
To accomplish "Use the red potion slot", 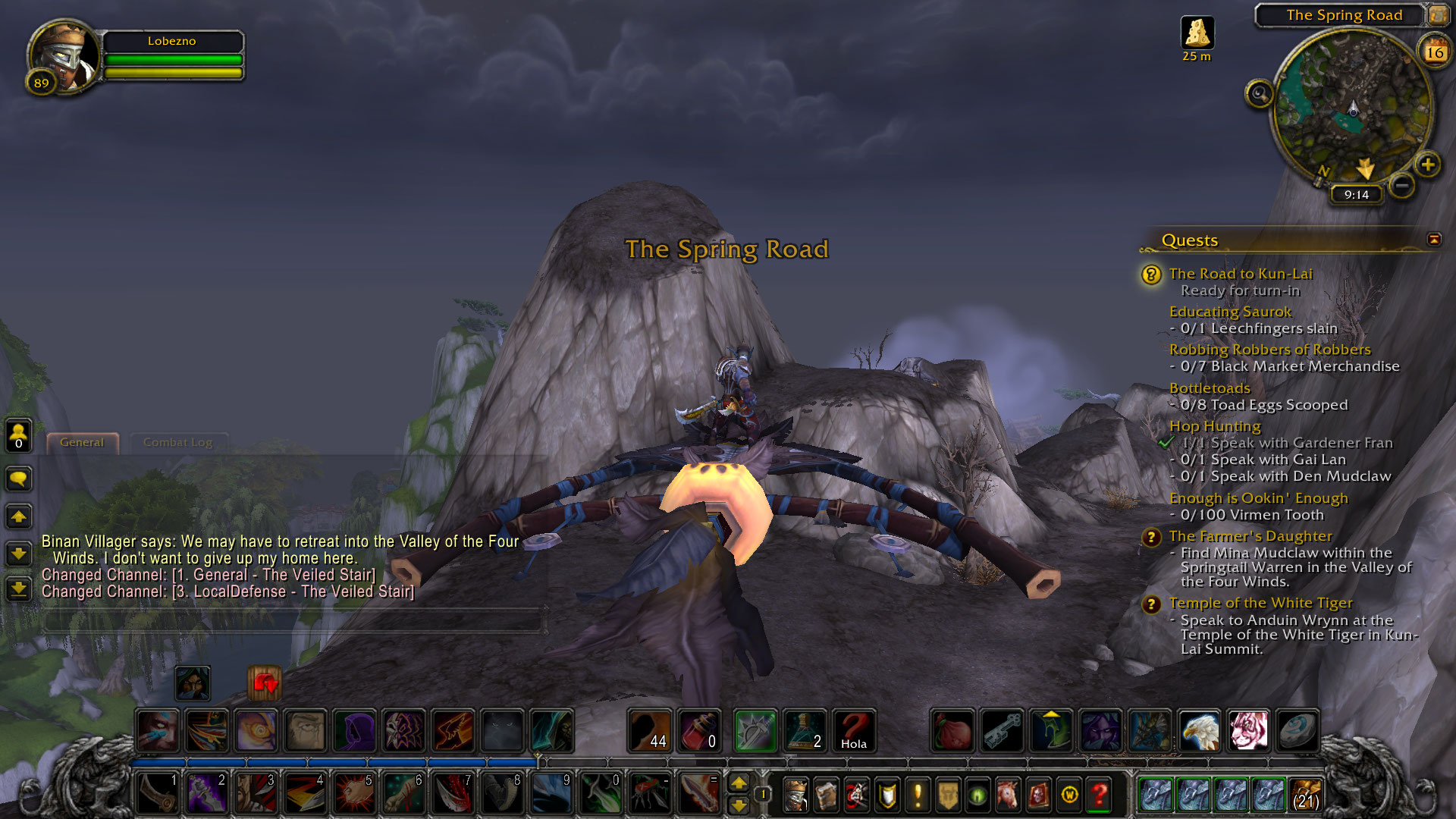I will [698, 730].
